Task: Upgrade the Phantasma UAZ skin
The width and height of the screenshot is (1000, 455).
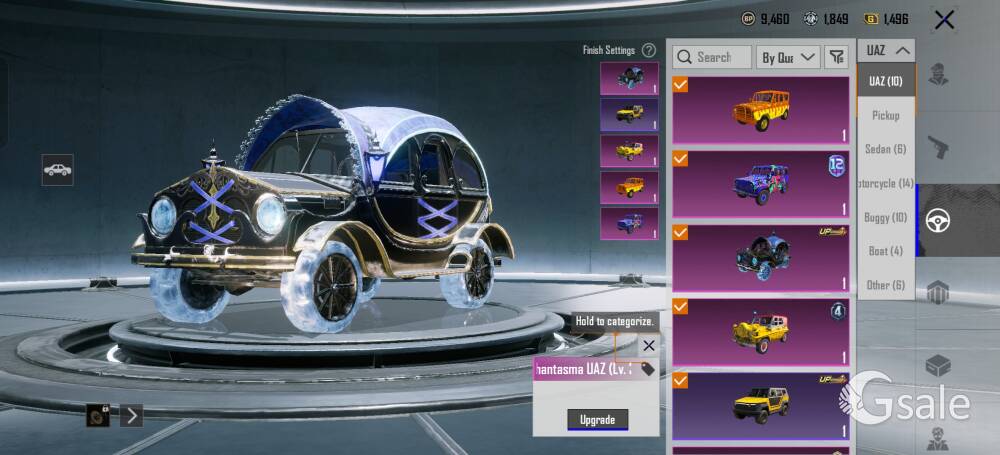Action: pos(597,420)
